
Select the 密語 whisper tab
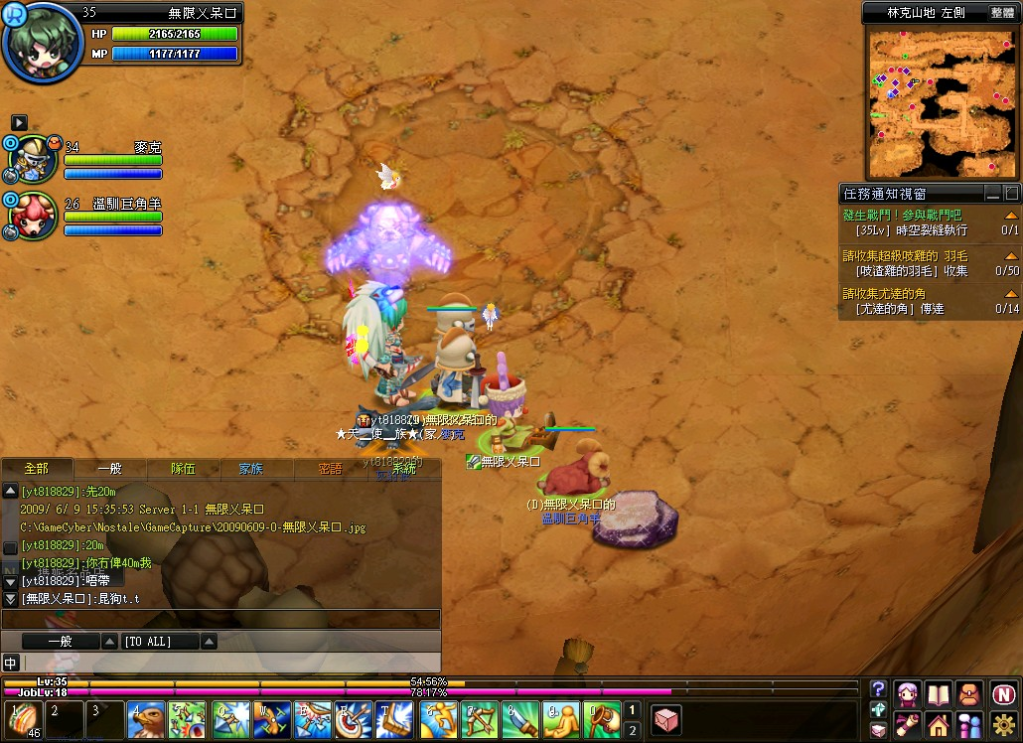click(330, 468)
